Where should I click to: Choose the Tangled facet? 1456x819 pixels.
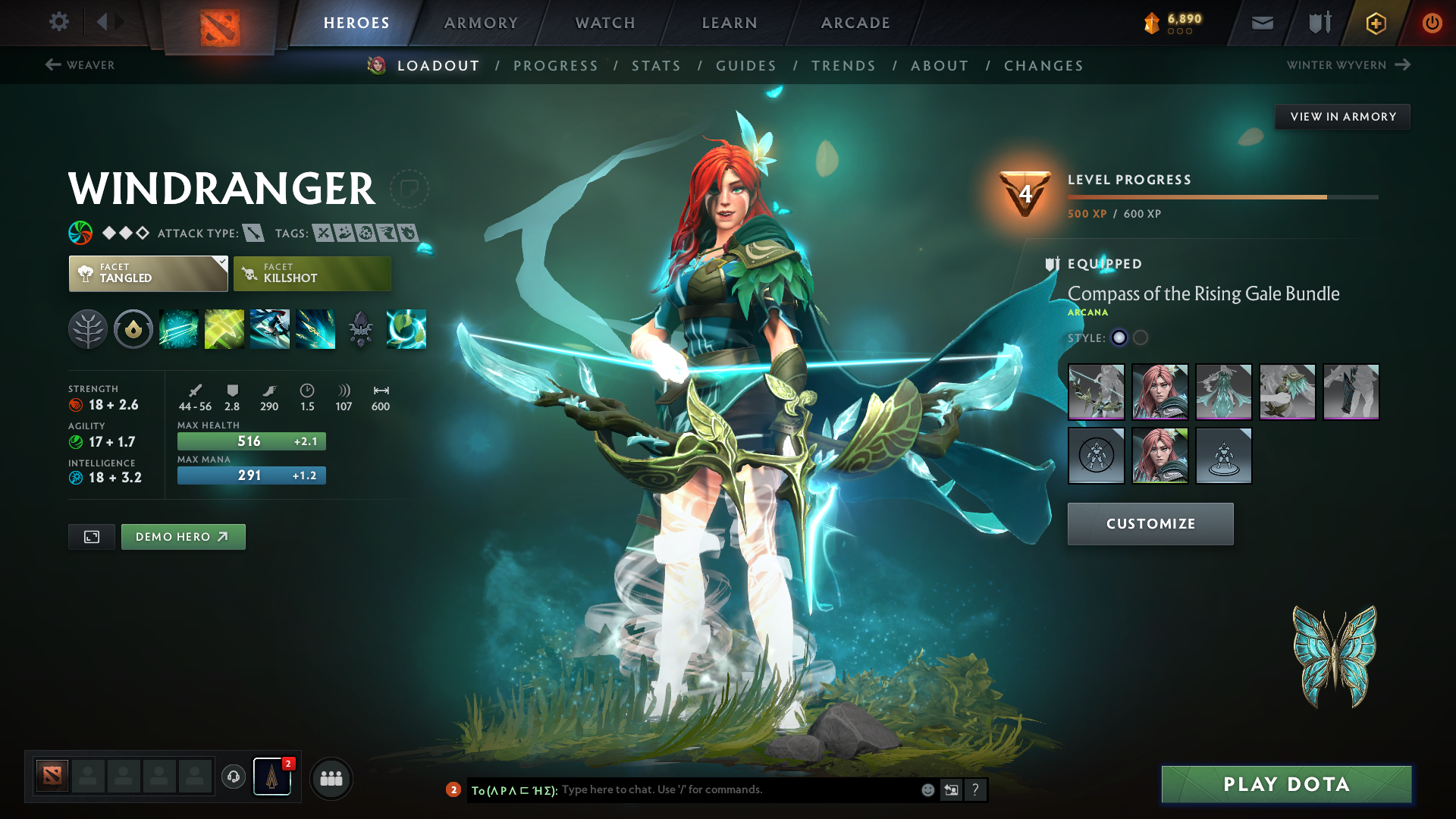point(148,274)
